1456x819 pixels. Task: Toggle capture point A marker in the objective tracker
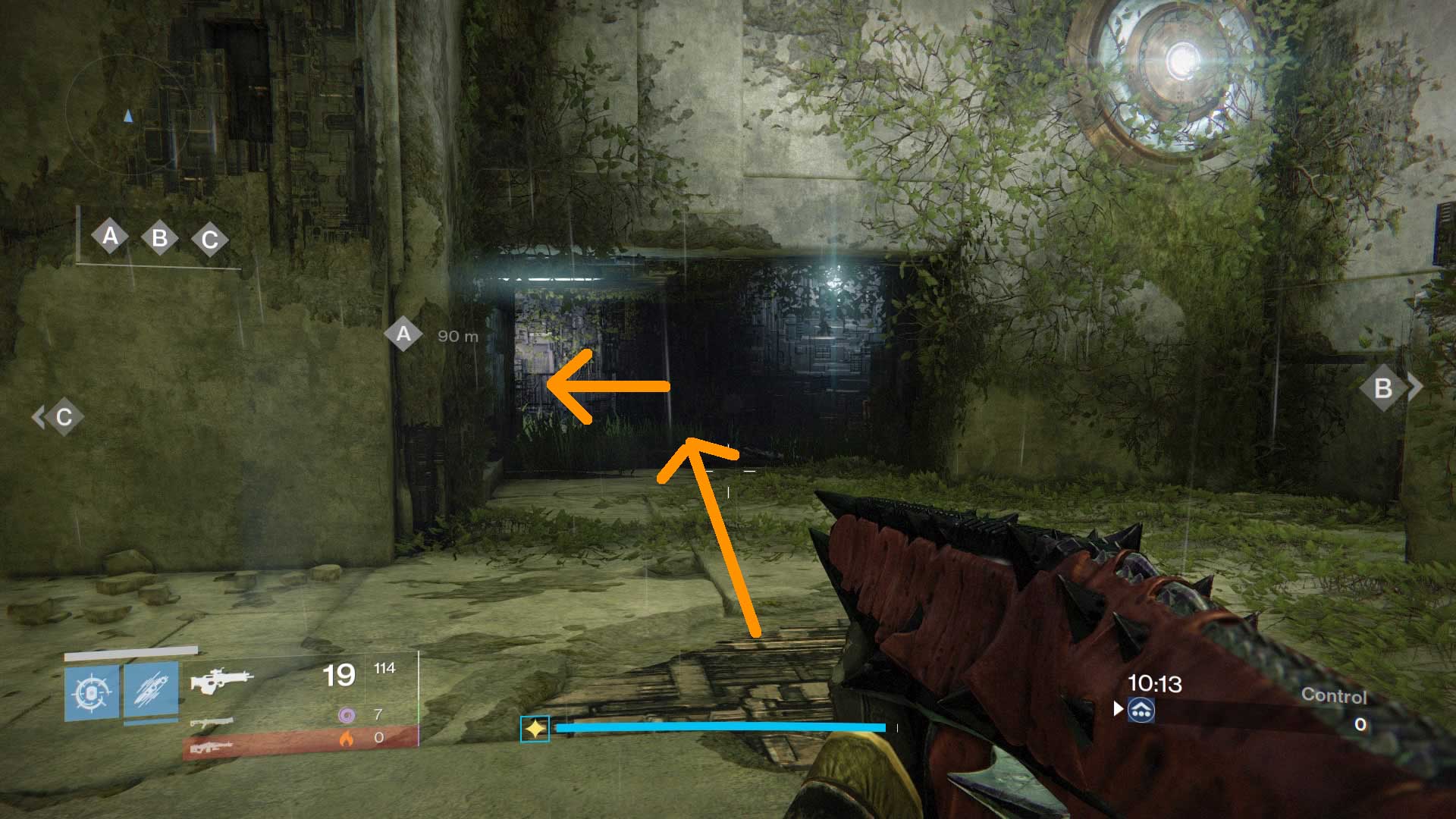click(110, 237)
